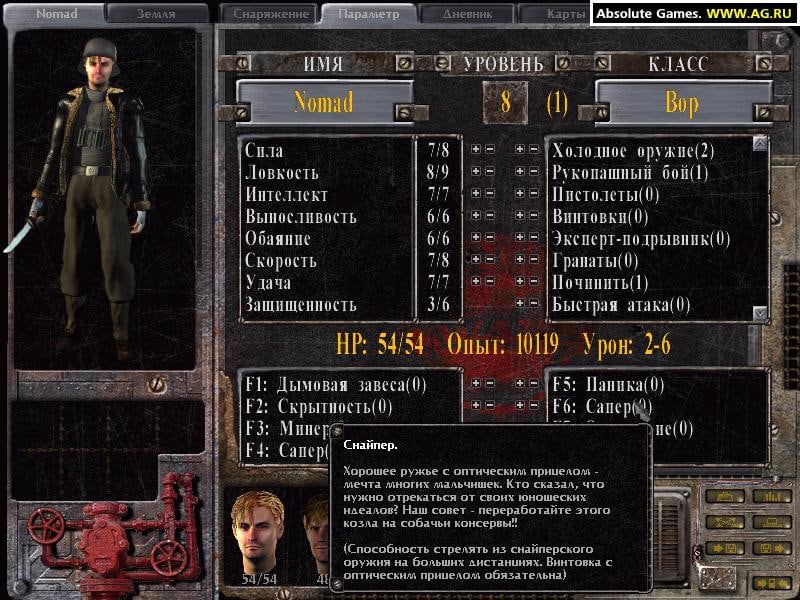This screenshot has width=800, height=600.
Task: Raise Холодное оружие skill with plus
Action: coord(520,150)
